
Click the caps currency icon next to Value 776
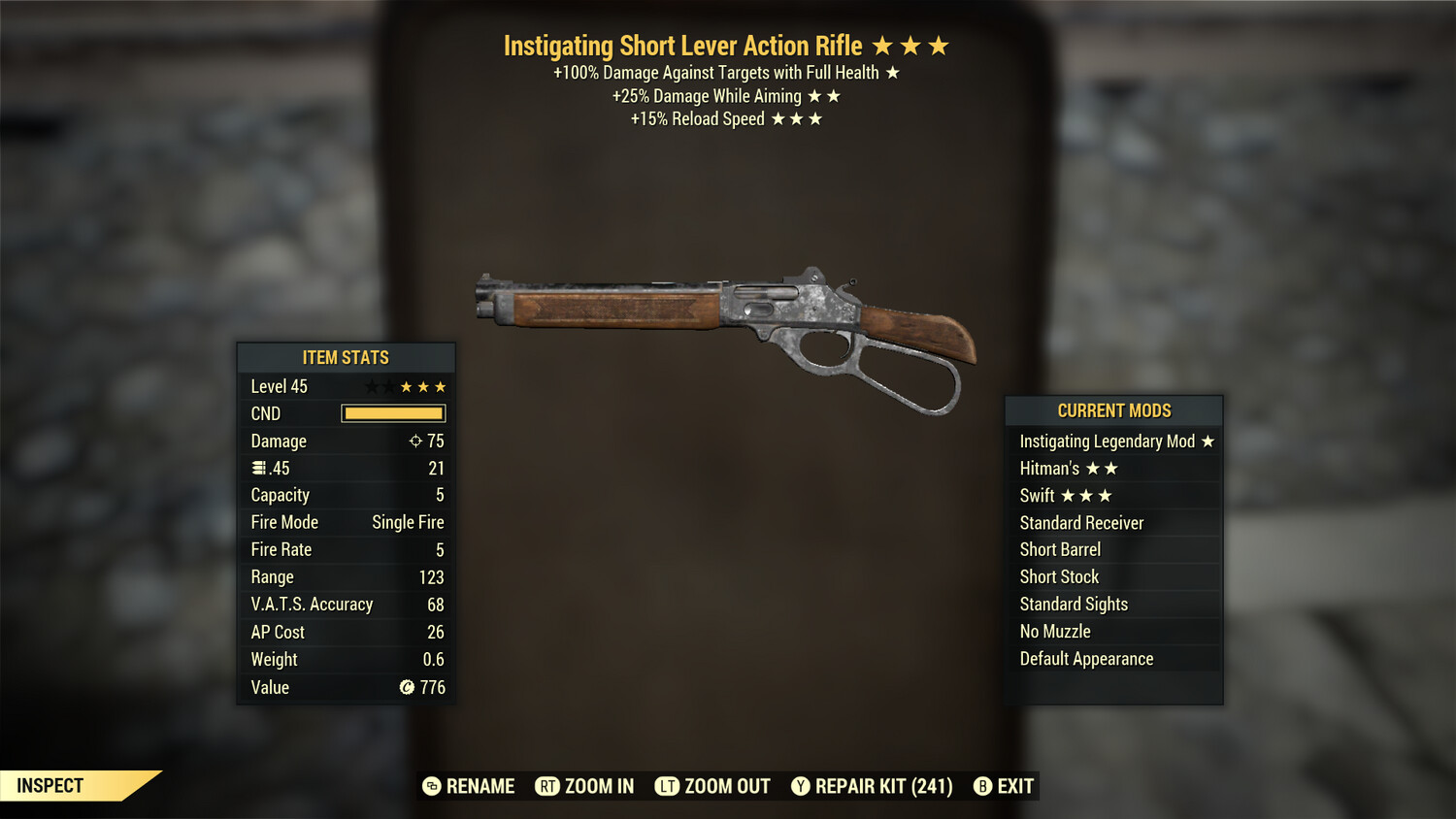click(x=408, y=688)
